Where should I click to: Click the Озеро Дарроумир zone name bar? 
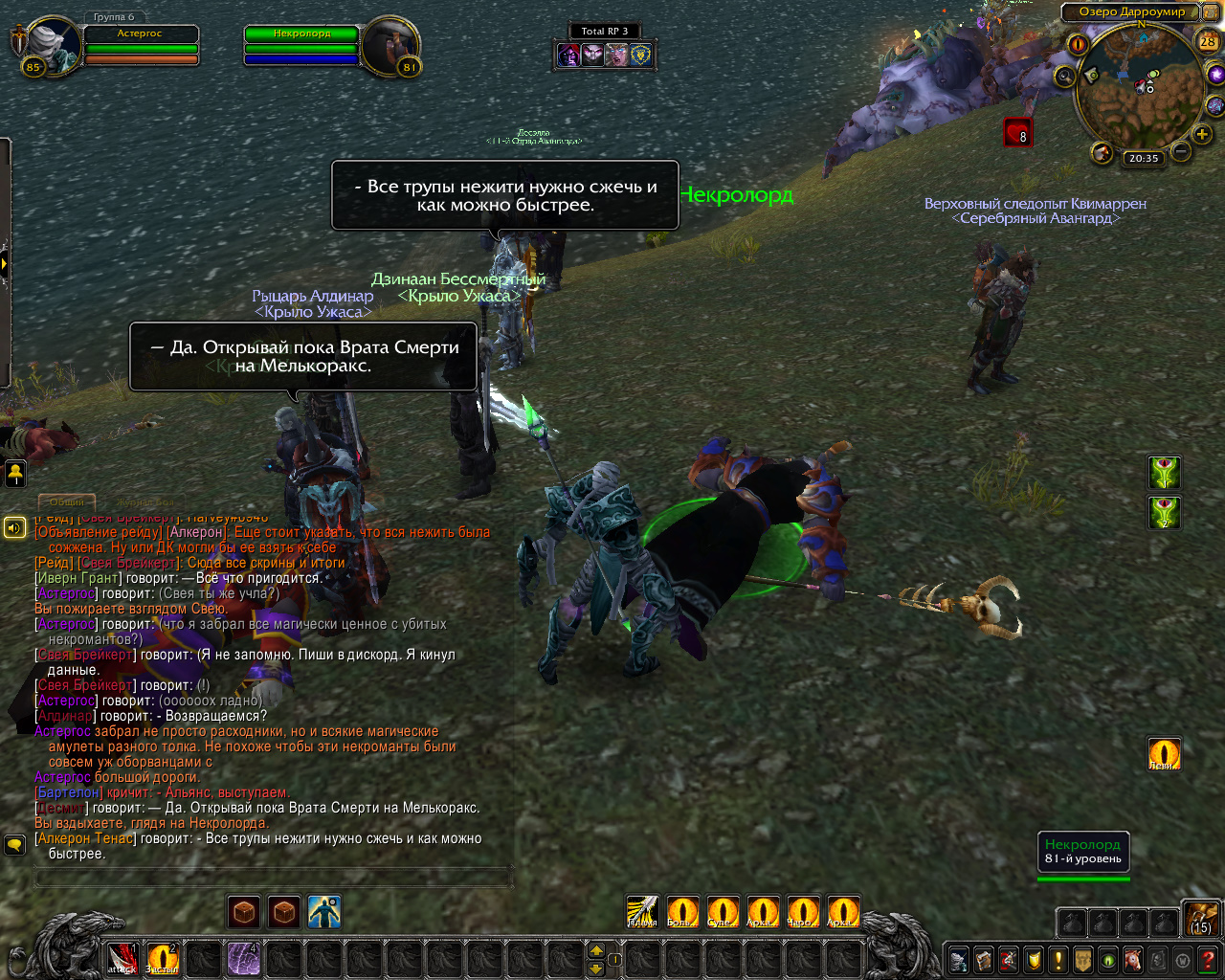pyautogui.click(x=1131, y=12)
